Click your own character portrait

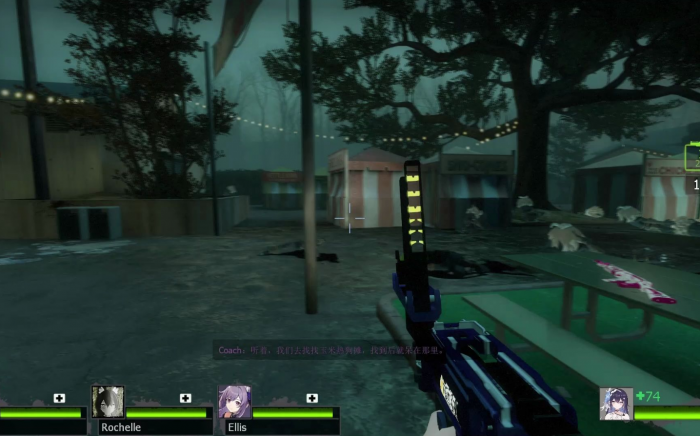coord(616,403)
